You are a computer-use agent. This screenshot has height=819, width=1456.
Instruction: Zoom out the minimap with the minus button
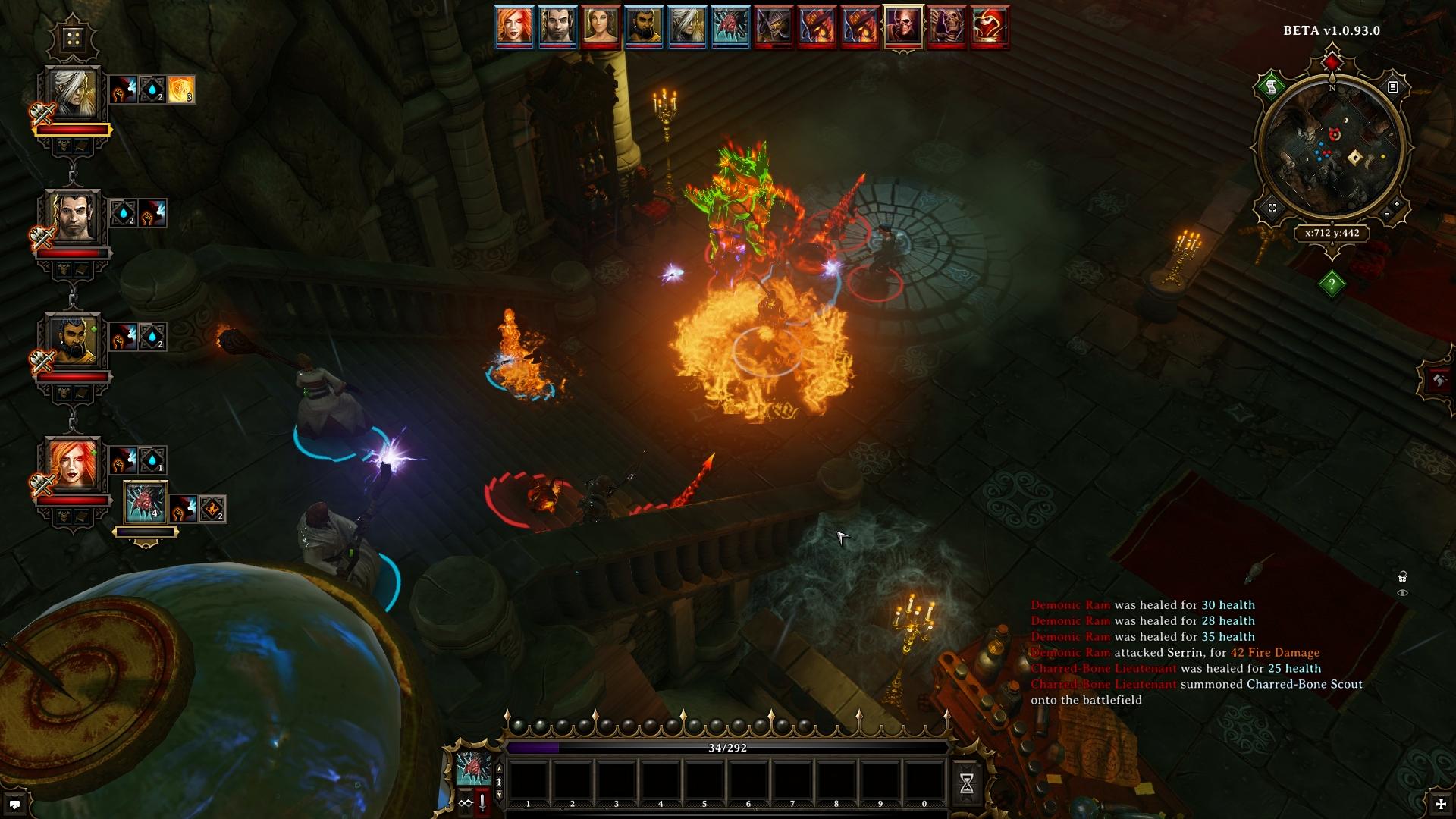tap(1387, 215)
